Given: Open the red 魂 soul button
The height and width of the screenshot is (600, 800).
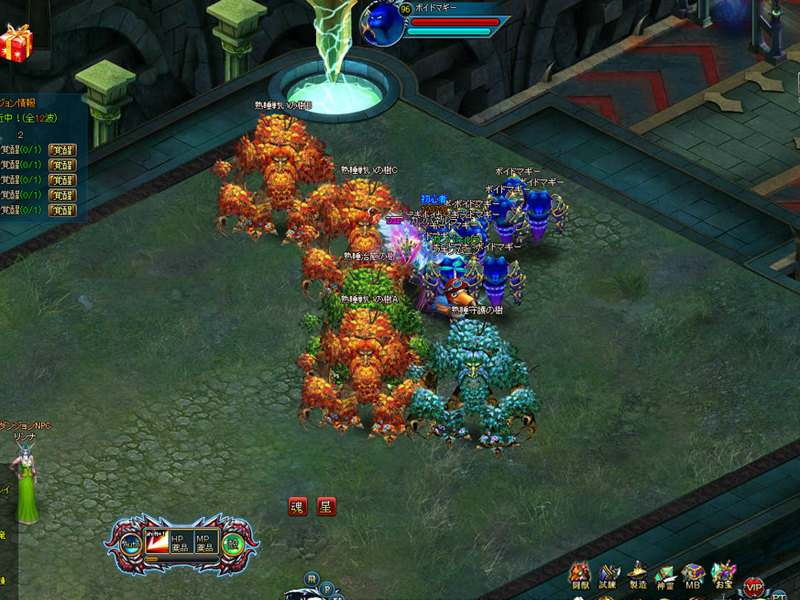Looking at the screenshot, I should 298,506.
